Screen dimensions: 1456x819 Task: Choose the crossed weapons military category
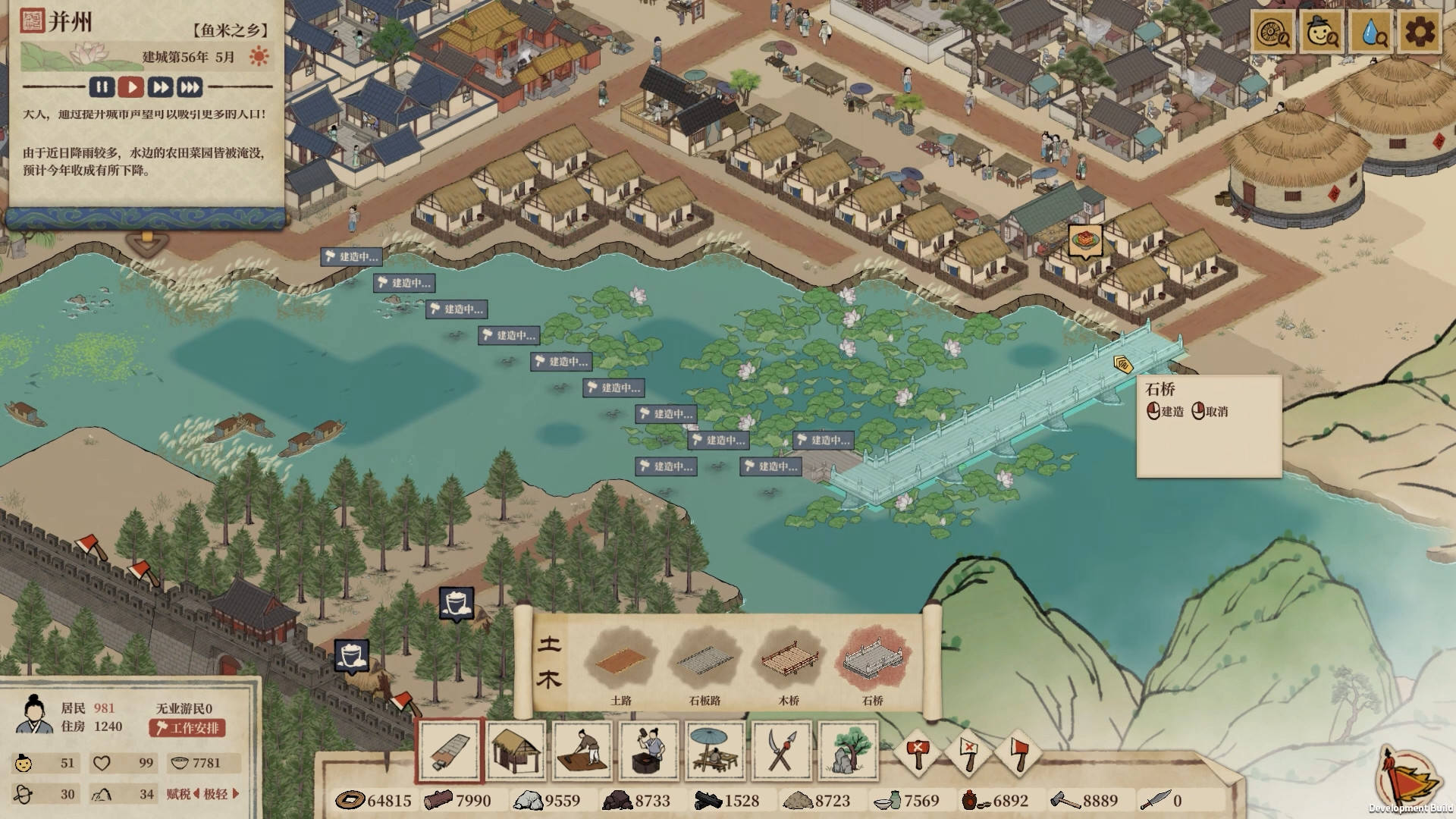782,751
